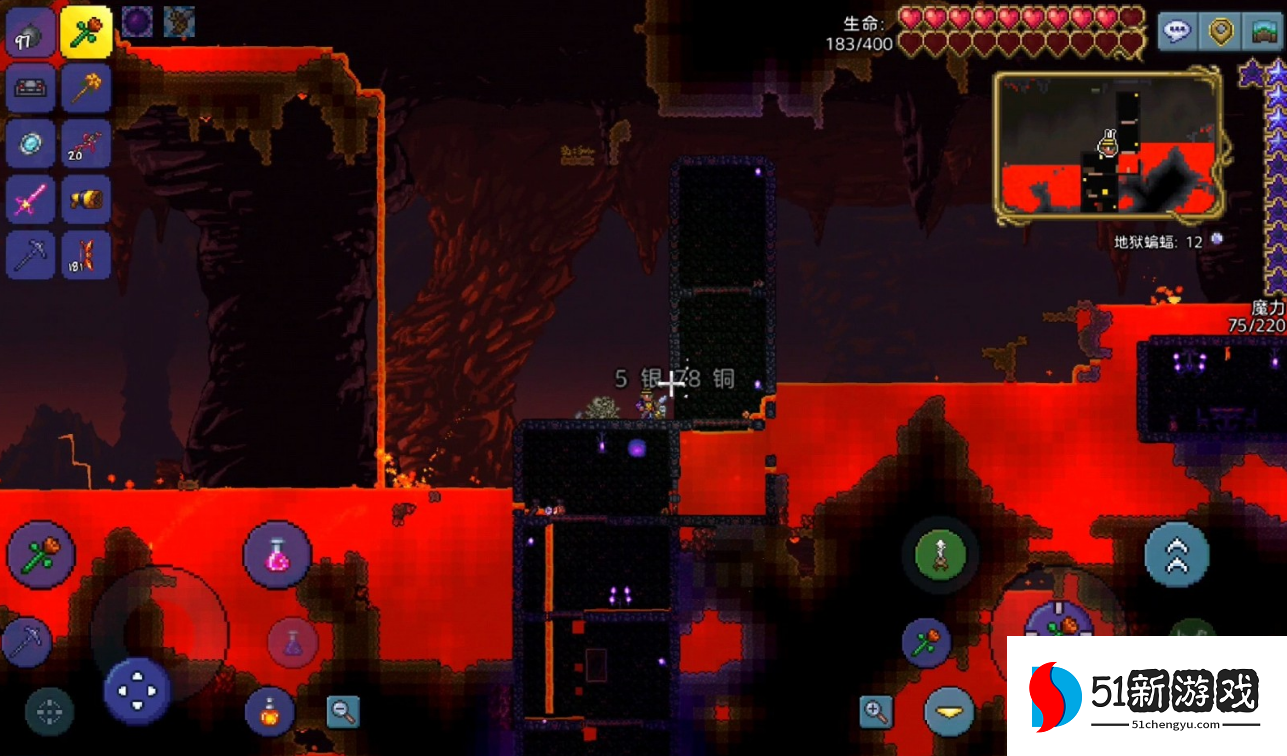The height and width of the screenshot is (756, 1287).
Task: Tap the zoom-out magnifier button
Action: point(343,711)
